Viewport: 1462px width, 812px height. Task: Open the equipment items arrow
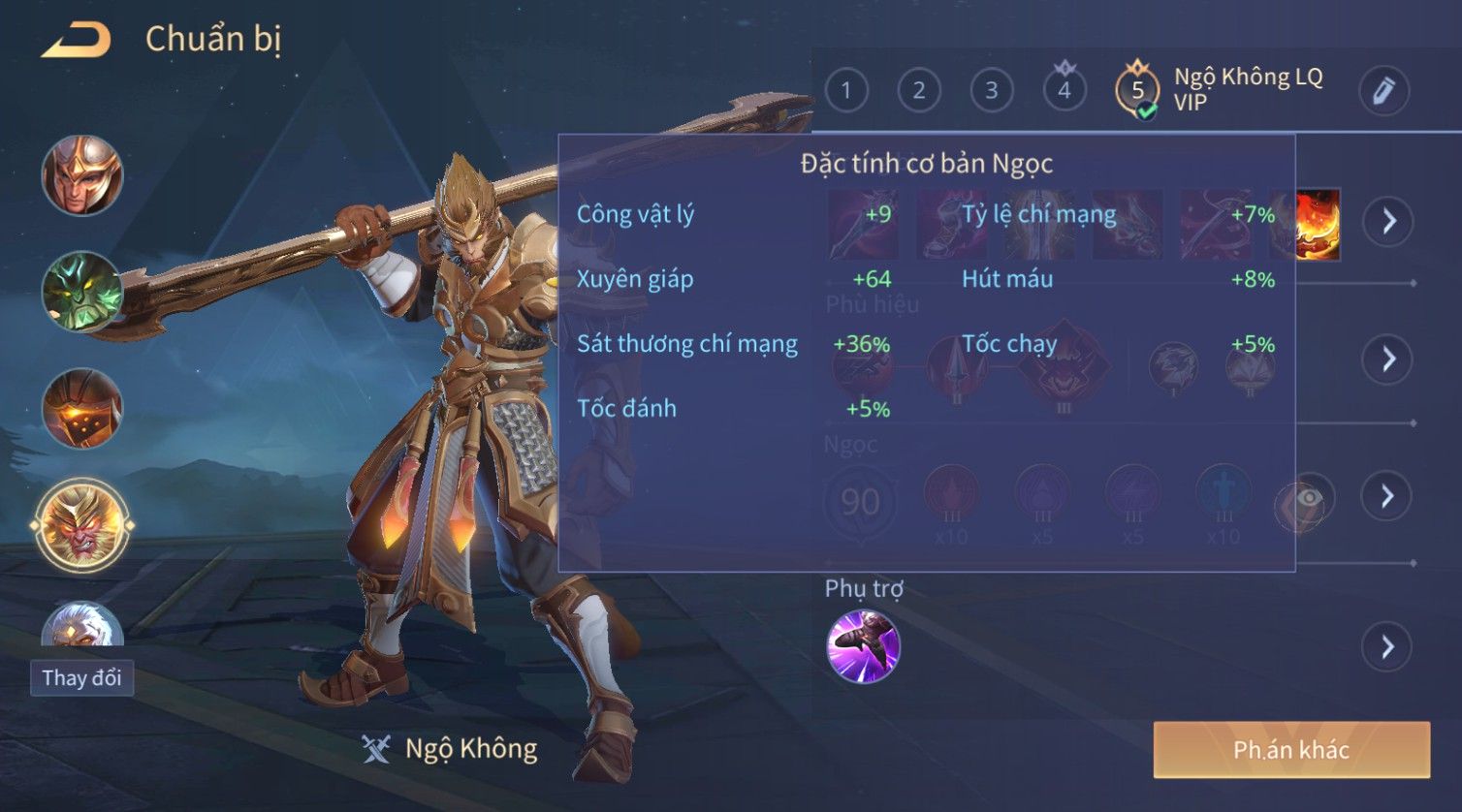(x=1388, y=221)
